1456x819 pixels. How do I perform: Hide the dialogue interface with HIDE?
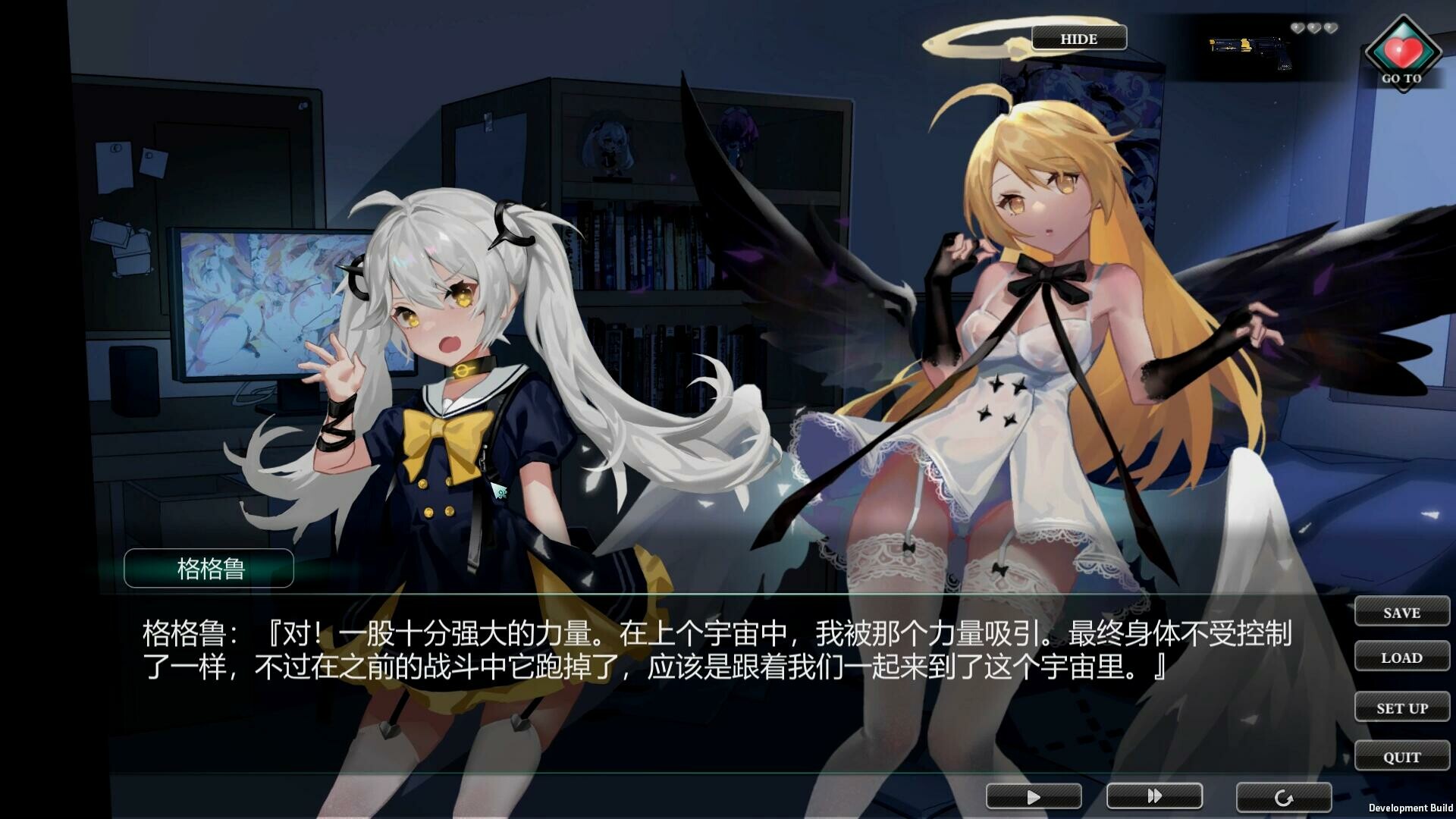click(1078, 38)
